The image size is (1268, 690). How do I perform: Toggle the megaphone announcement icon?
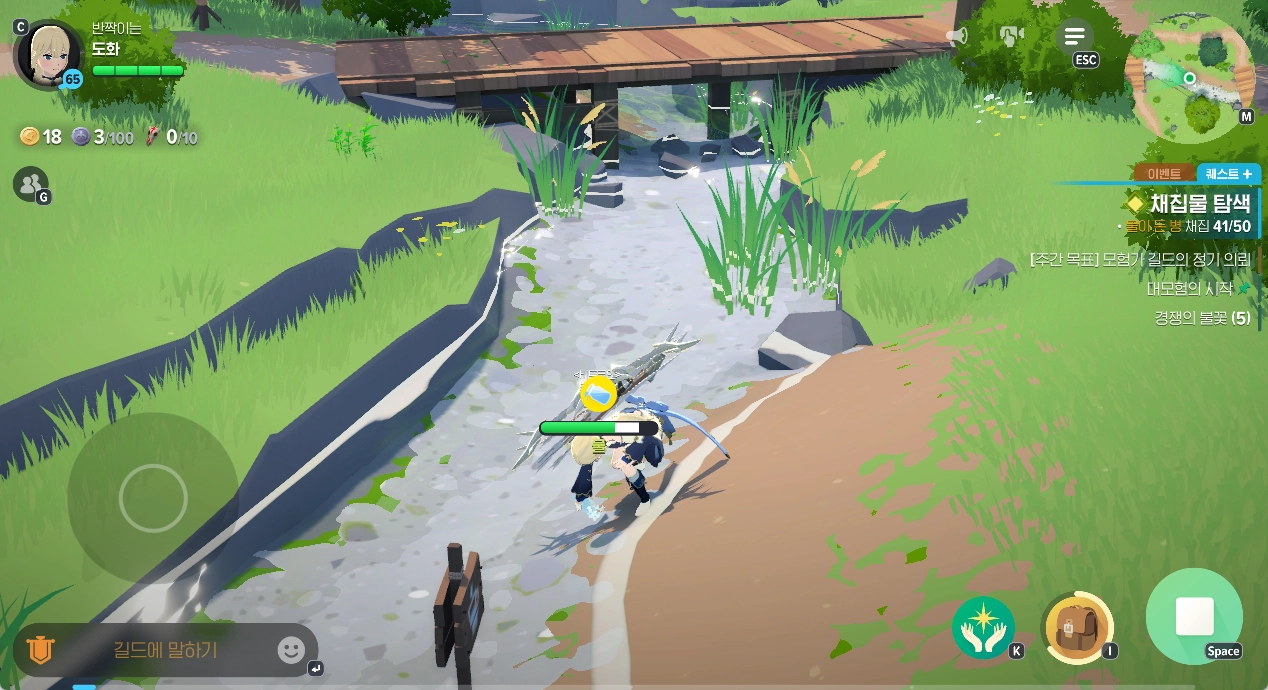[x=957, y=37]
